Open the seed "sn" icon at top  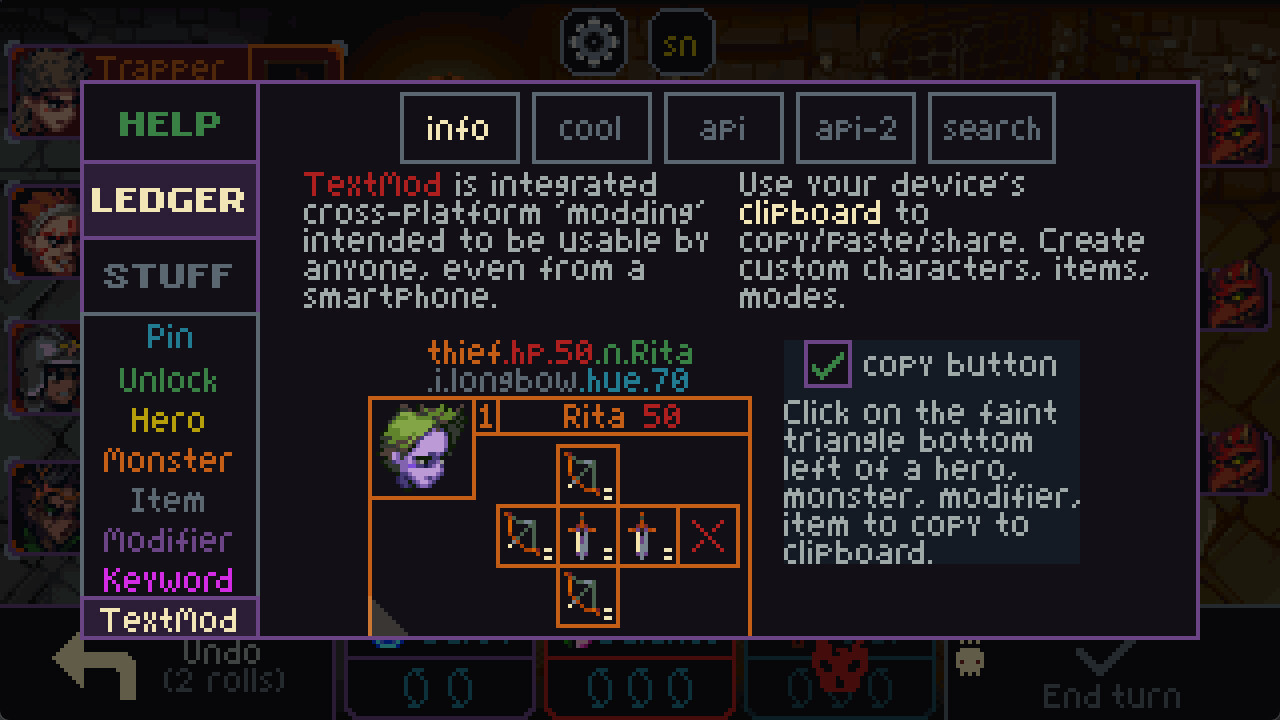click(680, 41)
